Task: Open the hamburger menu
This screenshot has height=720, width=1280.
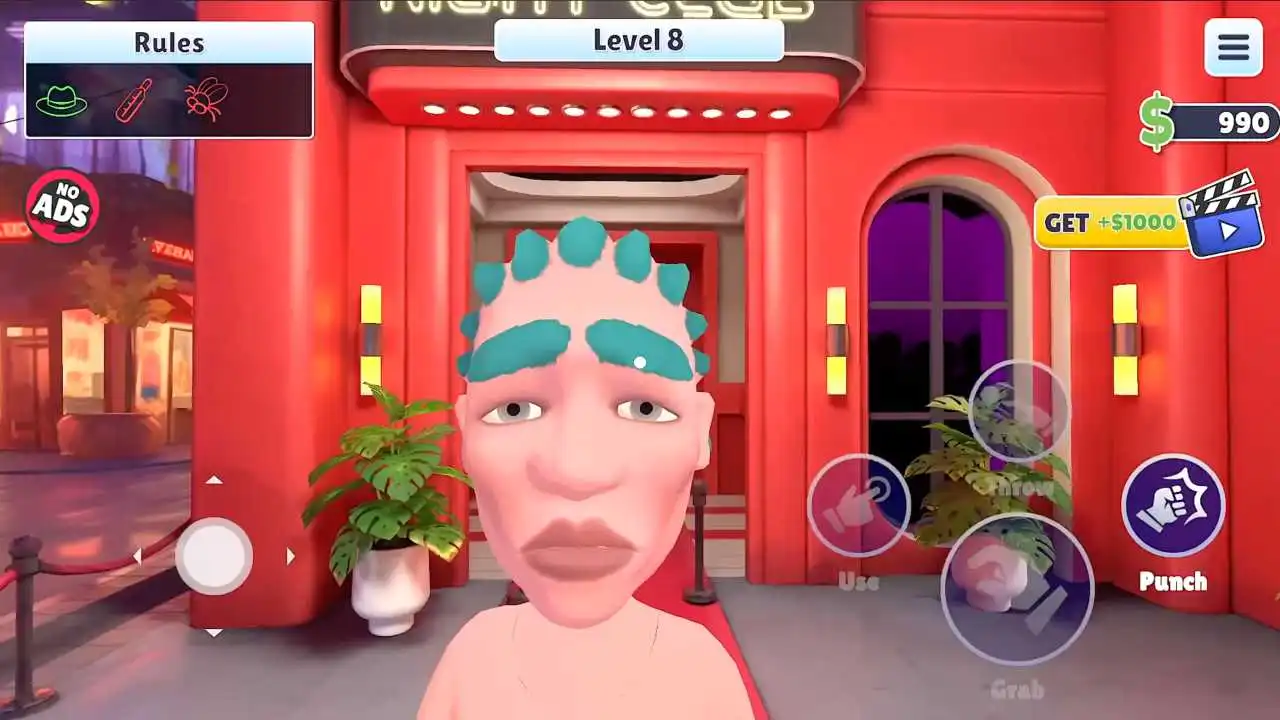Action: point(1233,48)
